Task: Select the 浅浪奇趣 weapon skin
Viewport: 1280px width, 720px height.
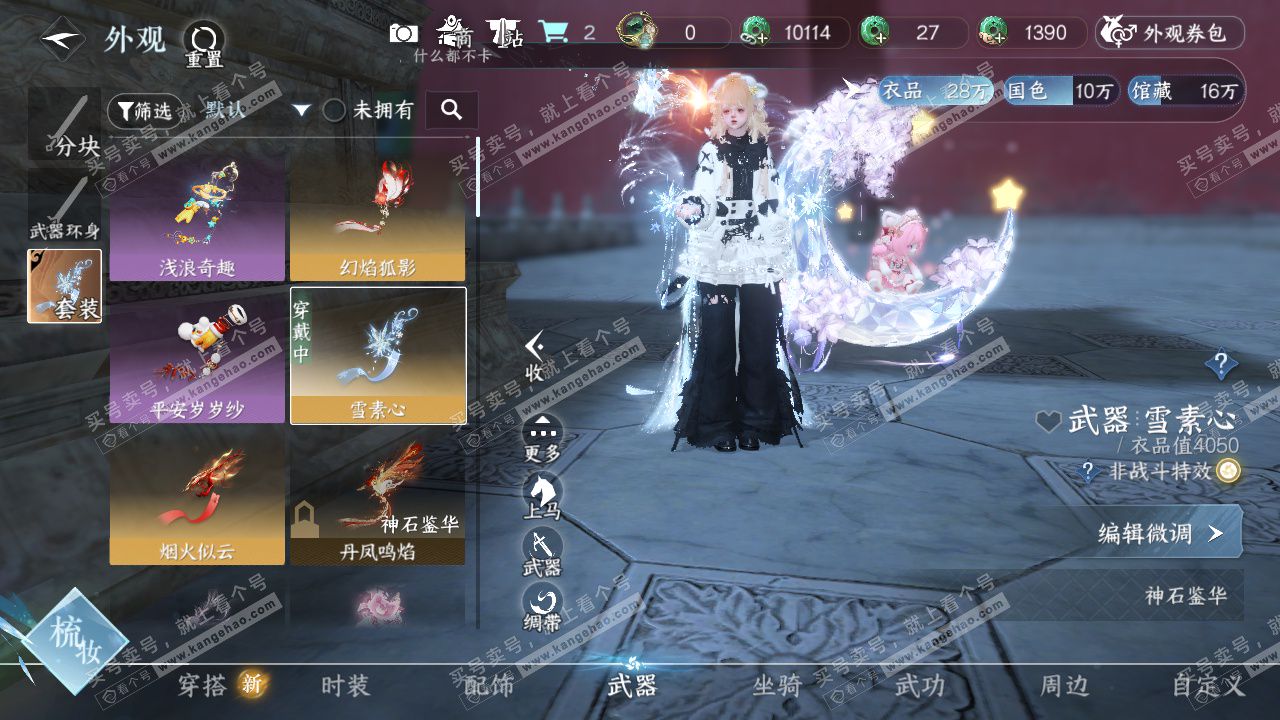Action: click(x=197, y=216)
